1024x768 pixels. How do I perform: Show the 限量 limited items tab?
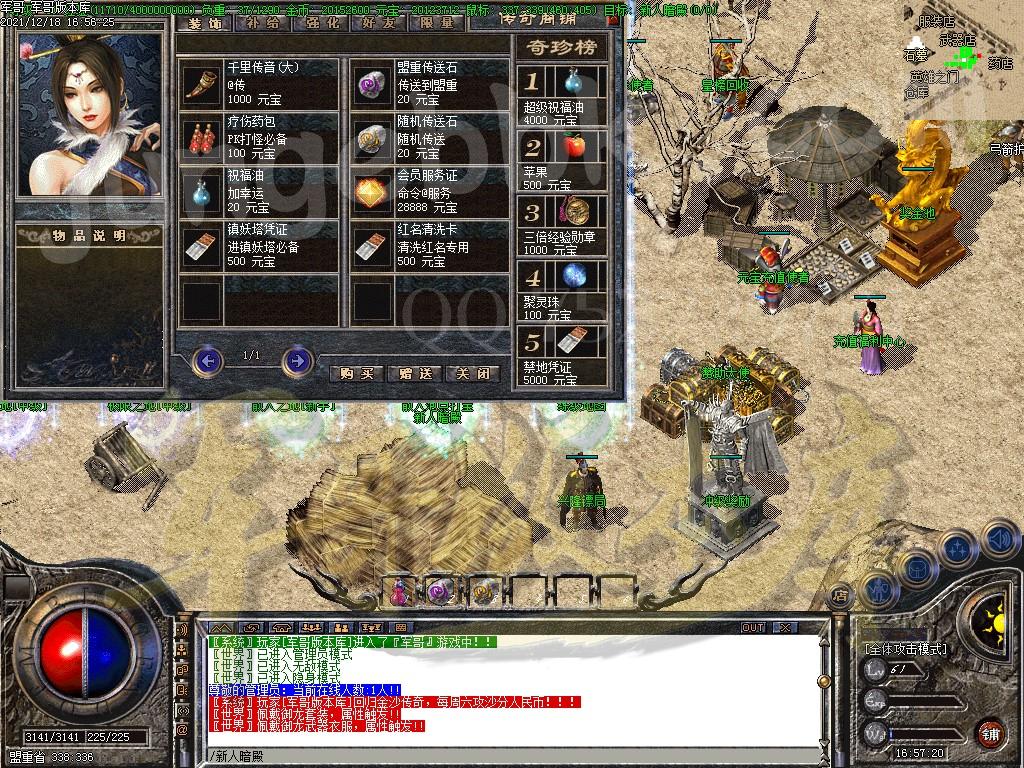pos(436,21)
